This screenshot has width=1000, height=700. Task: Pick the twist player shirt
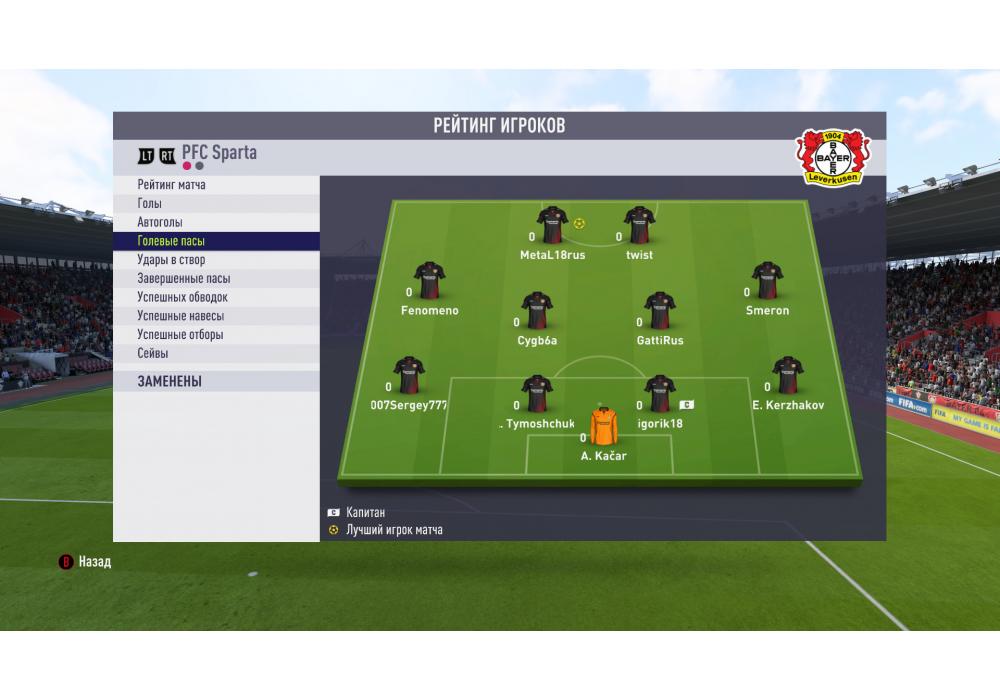(x=639, y=226)
